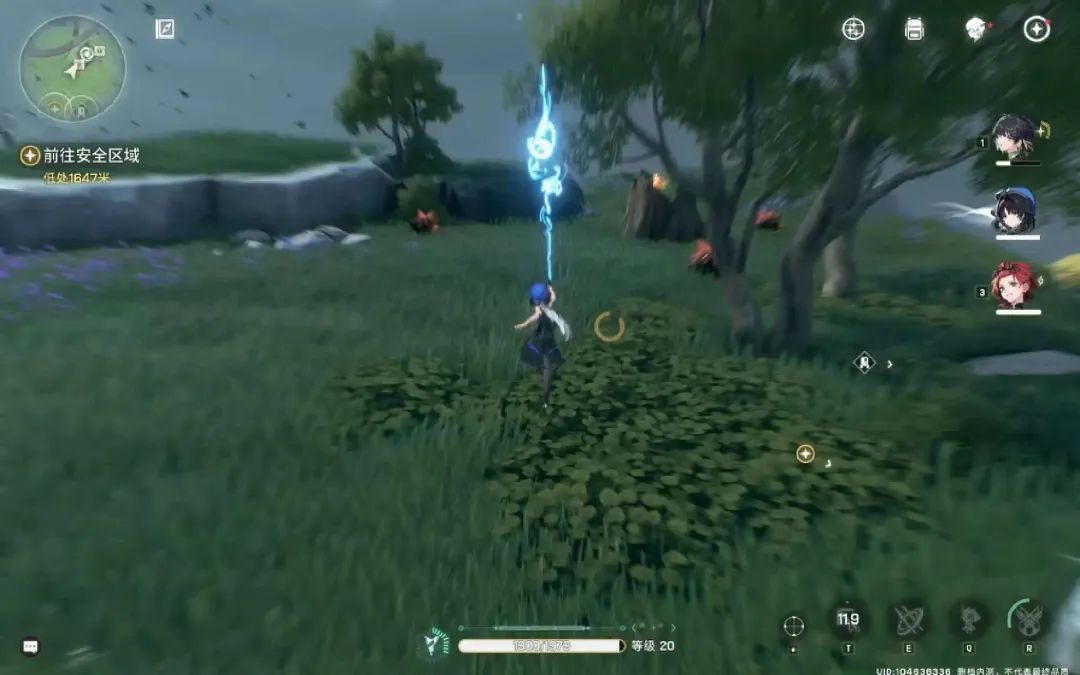Image resolution: width=1080 pixels, height=675 pixels.
Task: Switch to the dark-haired party member 1
Action: pos(1014,137)
